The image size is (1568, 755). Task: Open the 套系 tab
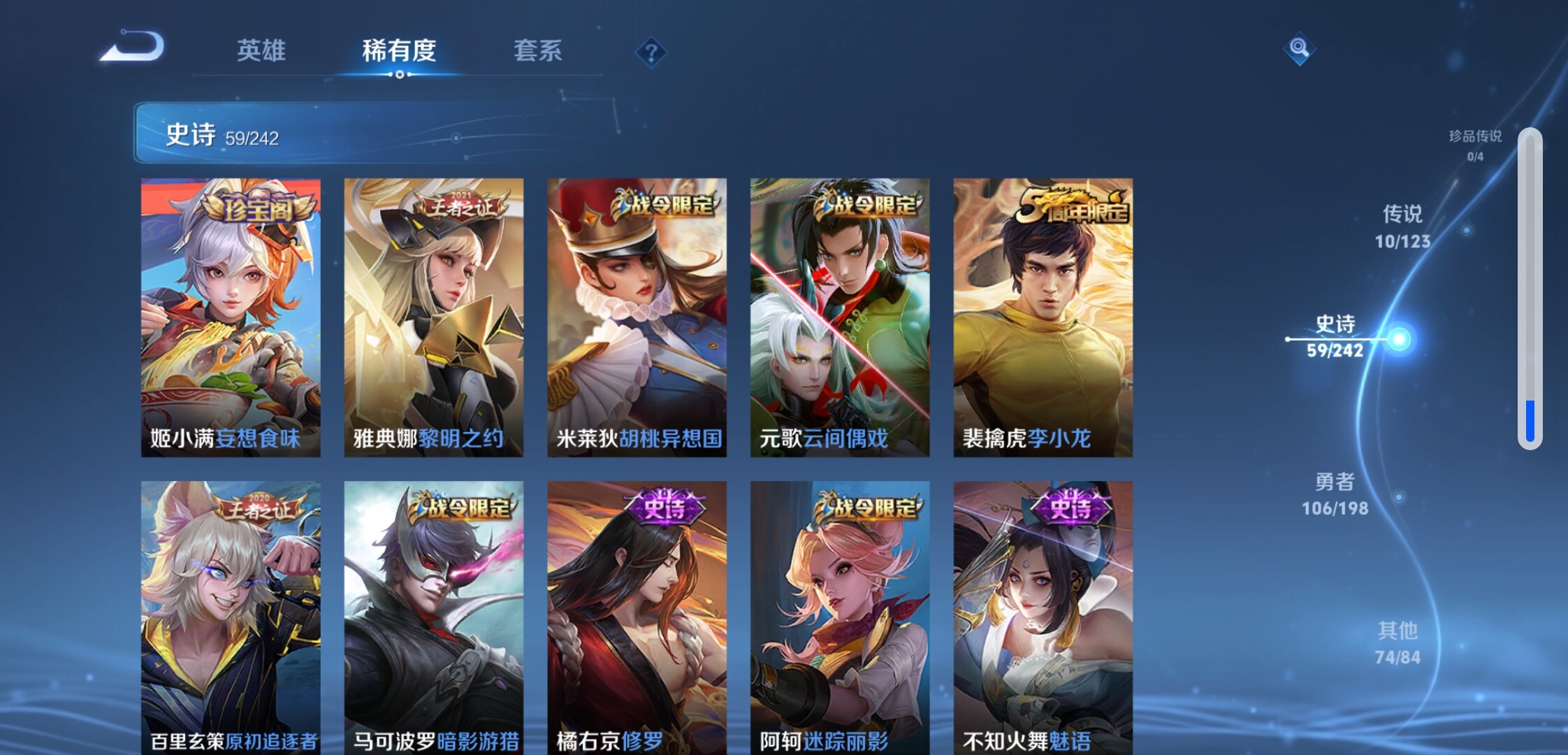click(x=537, y=51)
